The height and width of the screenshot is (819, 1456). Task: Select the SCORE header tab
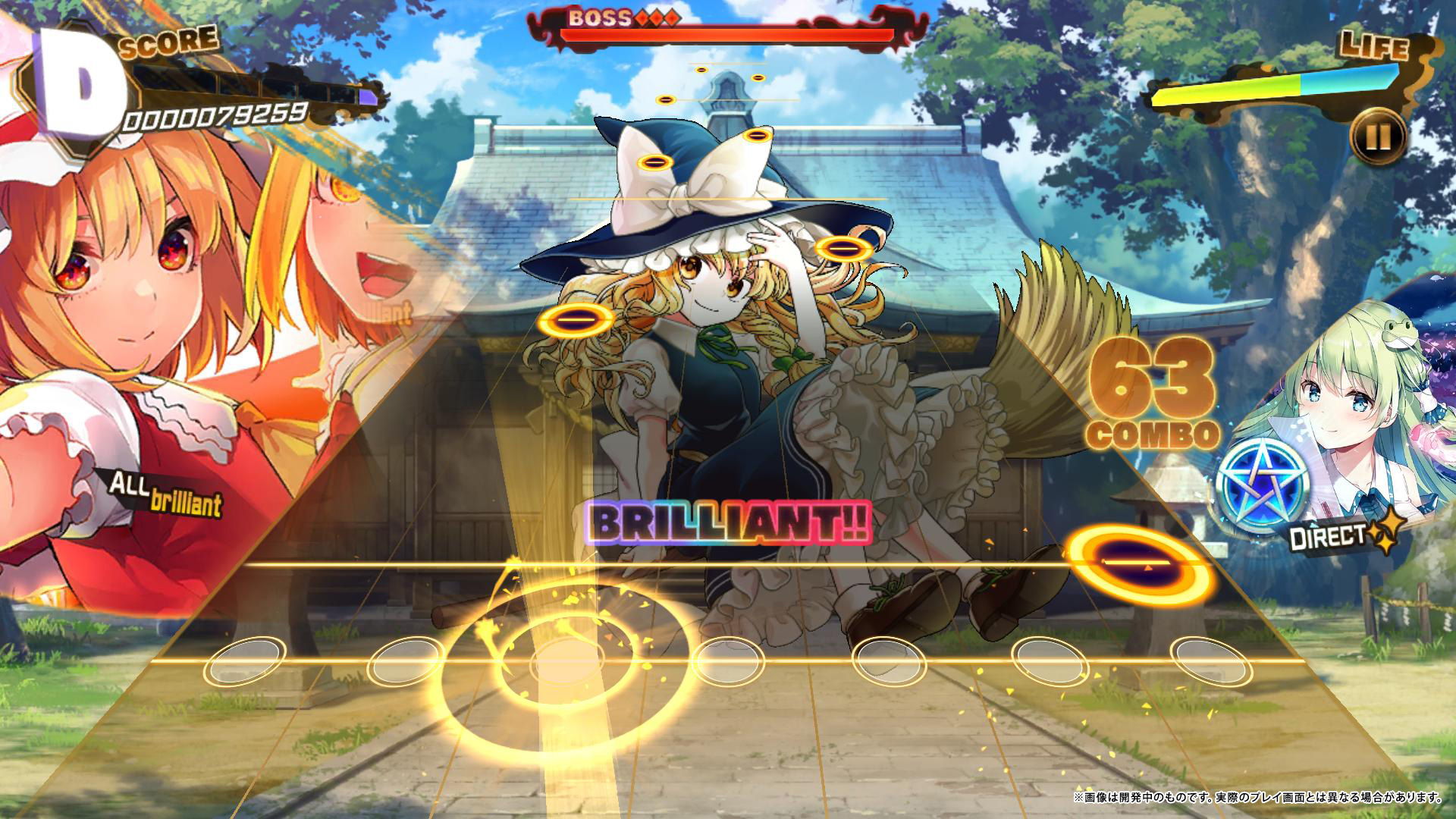click(x=168, y=42)
